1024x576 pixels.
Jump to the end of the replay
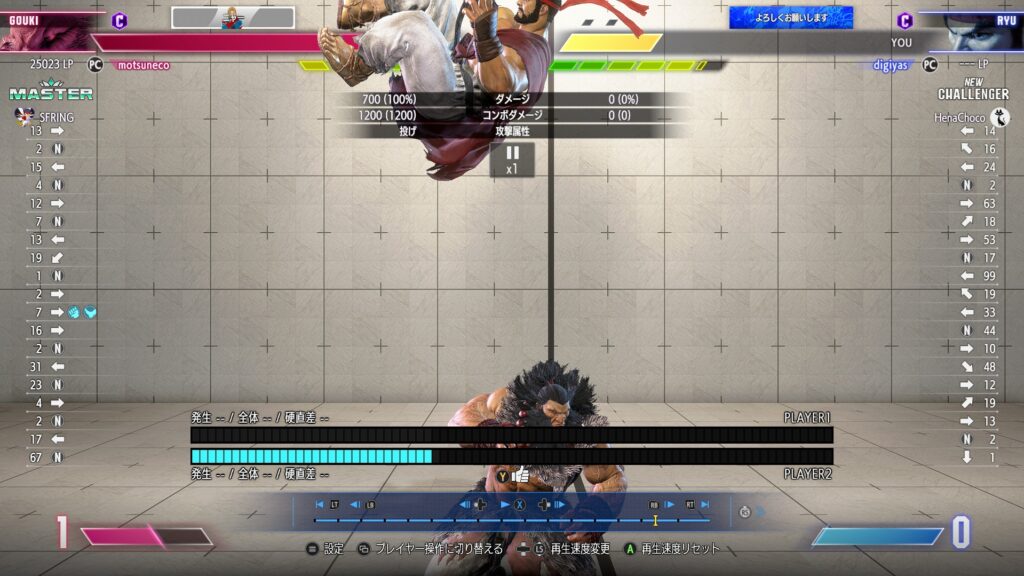705,505
